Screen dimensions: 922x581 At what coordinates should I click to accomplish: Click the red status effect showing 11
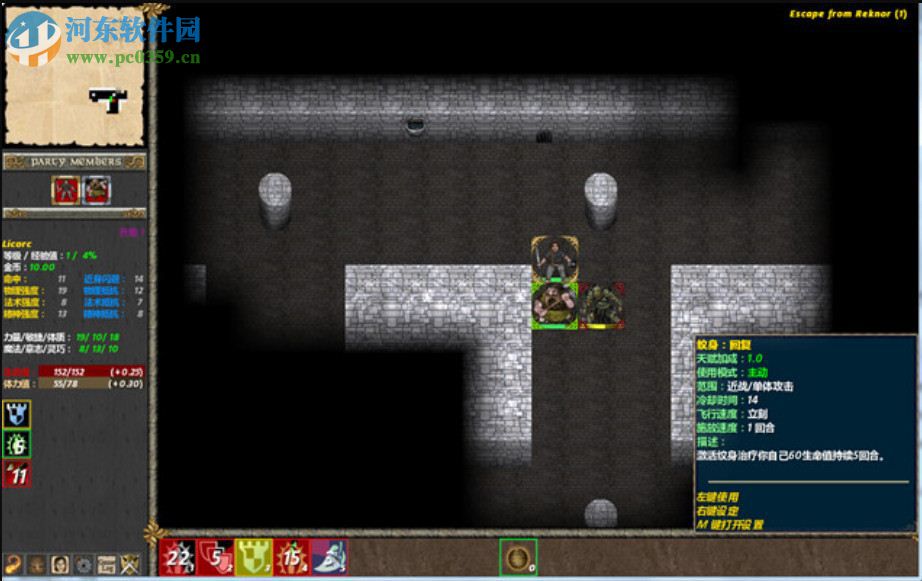point(17,473)
